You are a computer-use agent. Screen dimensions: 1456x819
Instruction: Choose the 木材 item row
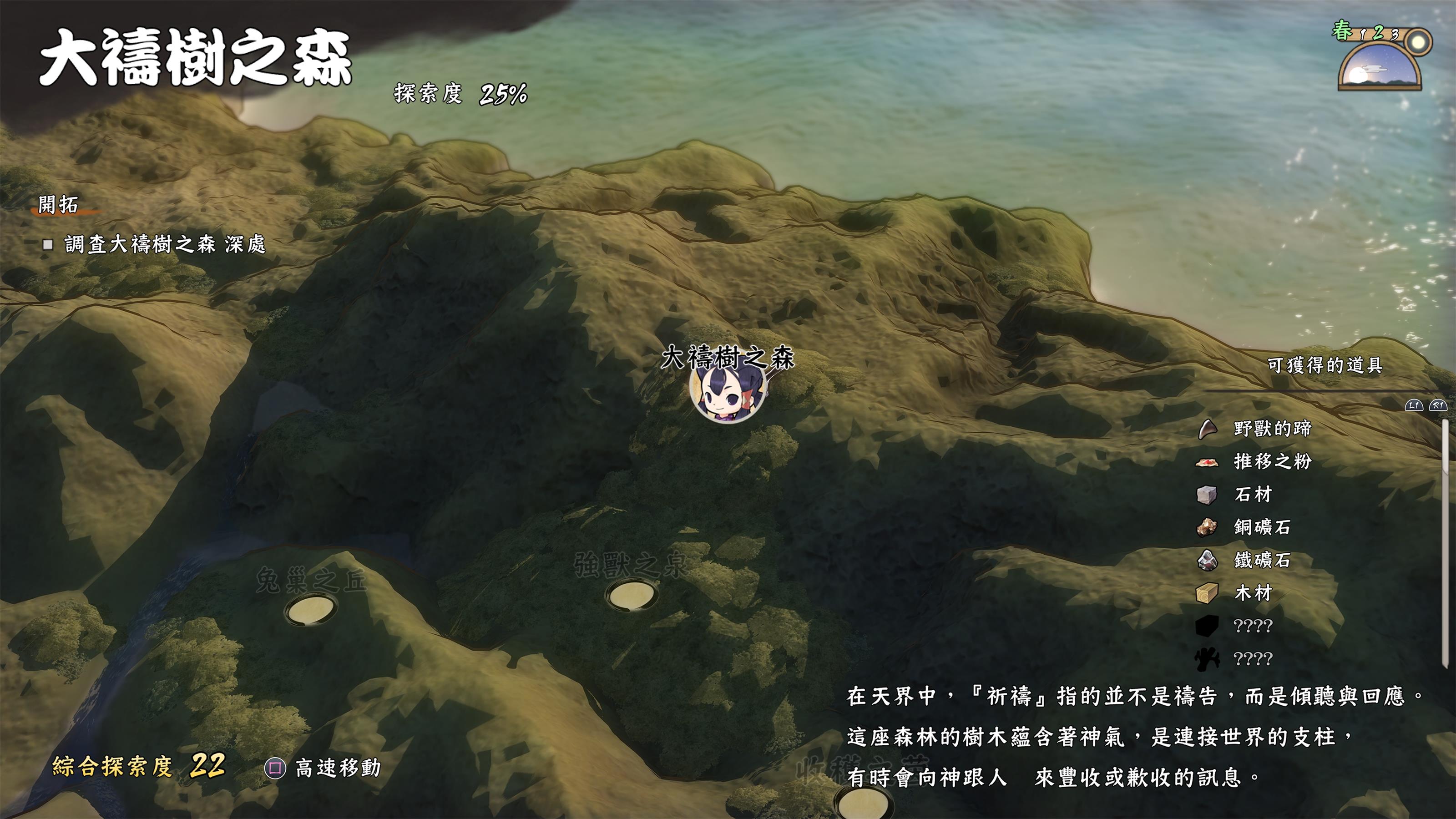pyautogui.click(x=1253, y=593)
